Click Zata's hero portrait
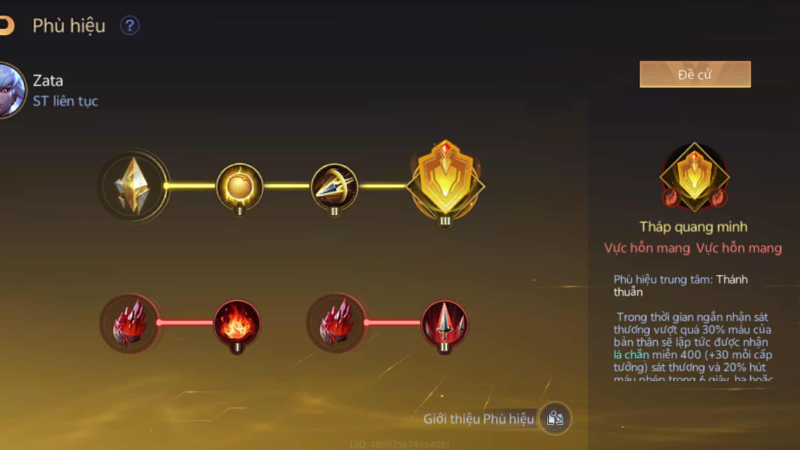 (9, 90)
